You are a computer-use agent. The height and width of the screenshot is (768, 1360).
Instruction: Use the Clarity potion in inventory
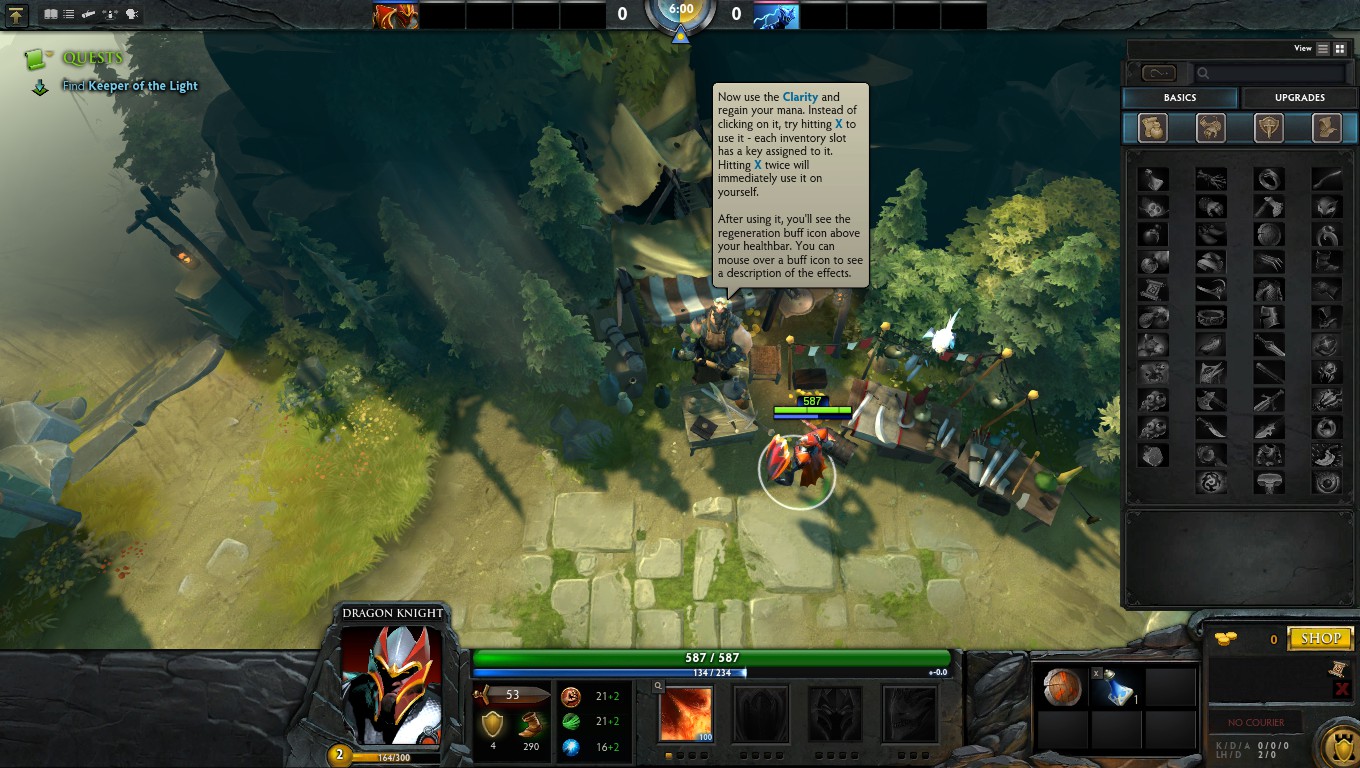[x=1116, y=688]
